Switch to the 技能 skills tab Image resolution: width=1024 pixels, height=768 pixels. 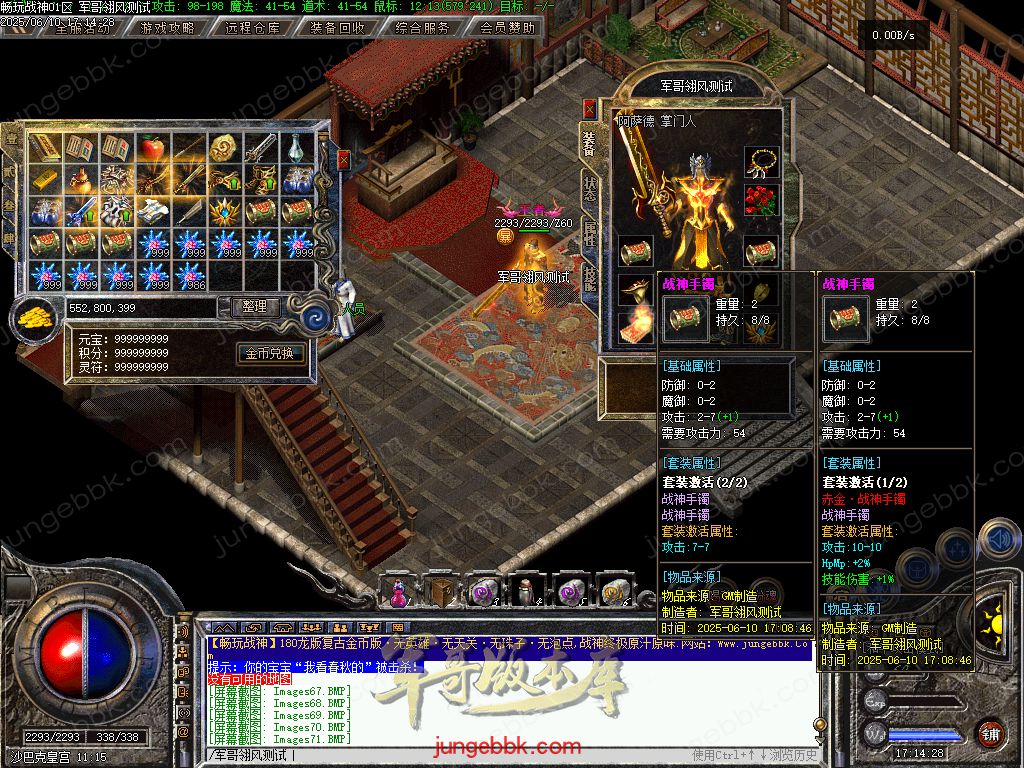[x=590, y=278]
